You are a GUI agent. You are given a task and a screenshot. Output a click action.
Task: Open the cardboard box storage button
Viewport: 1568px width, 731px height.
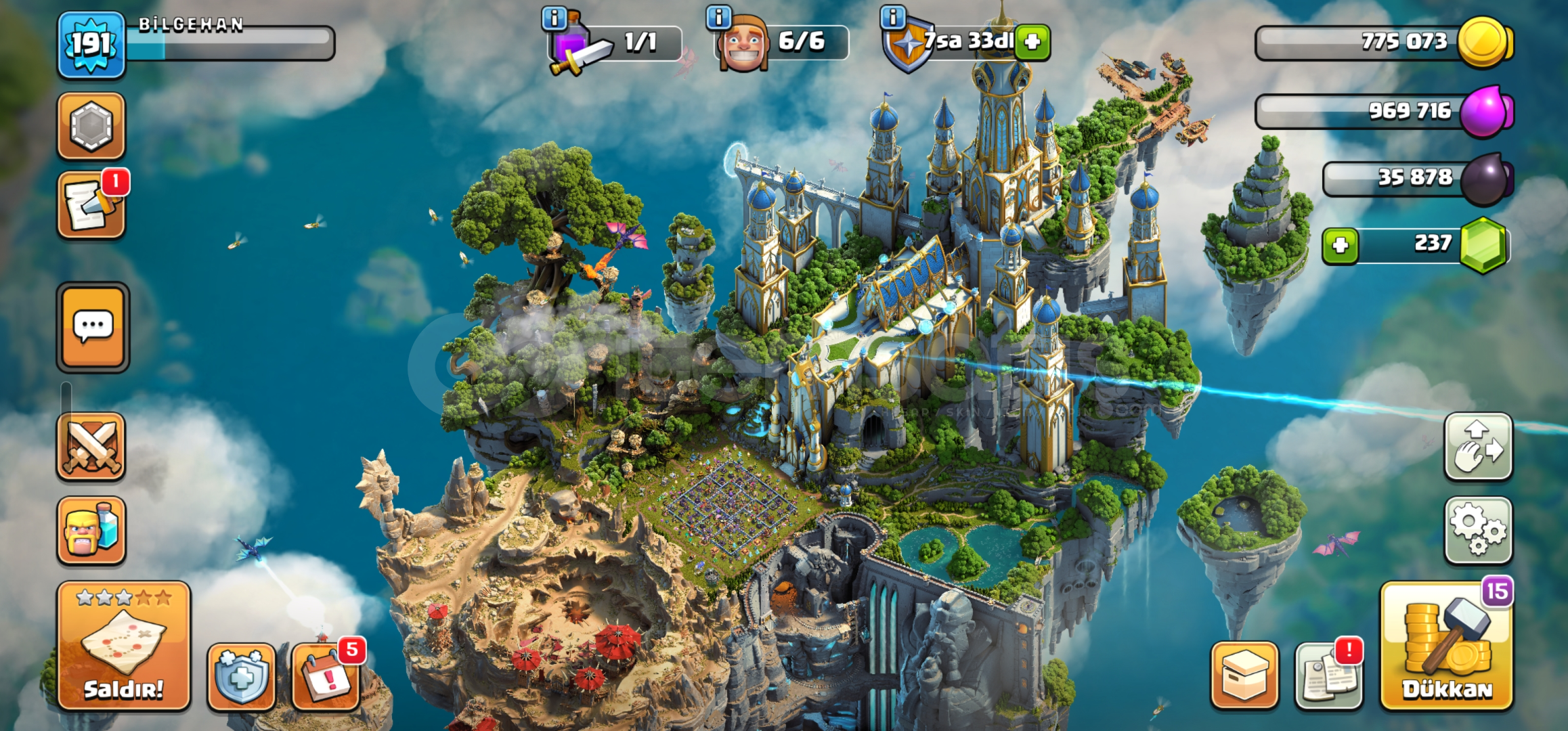pos(1244,675)
